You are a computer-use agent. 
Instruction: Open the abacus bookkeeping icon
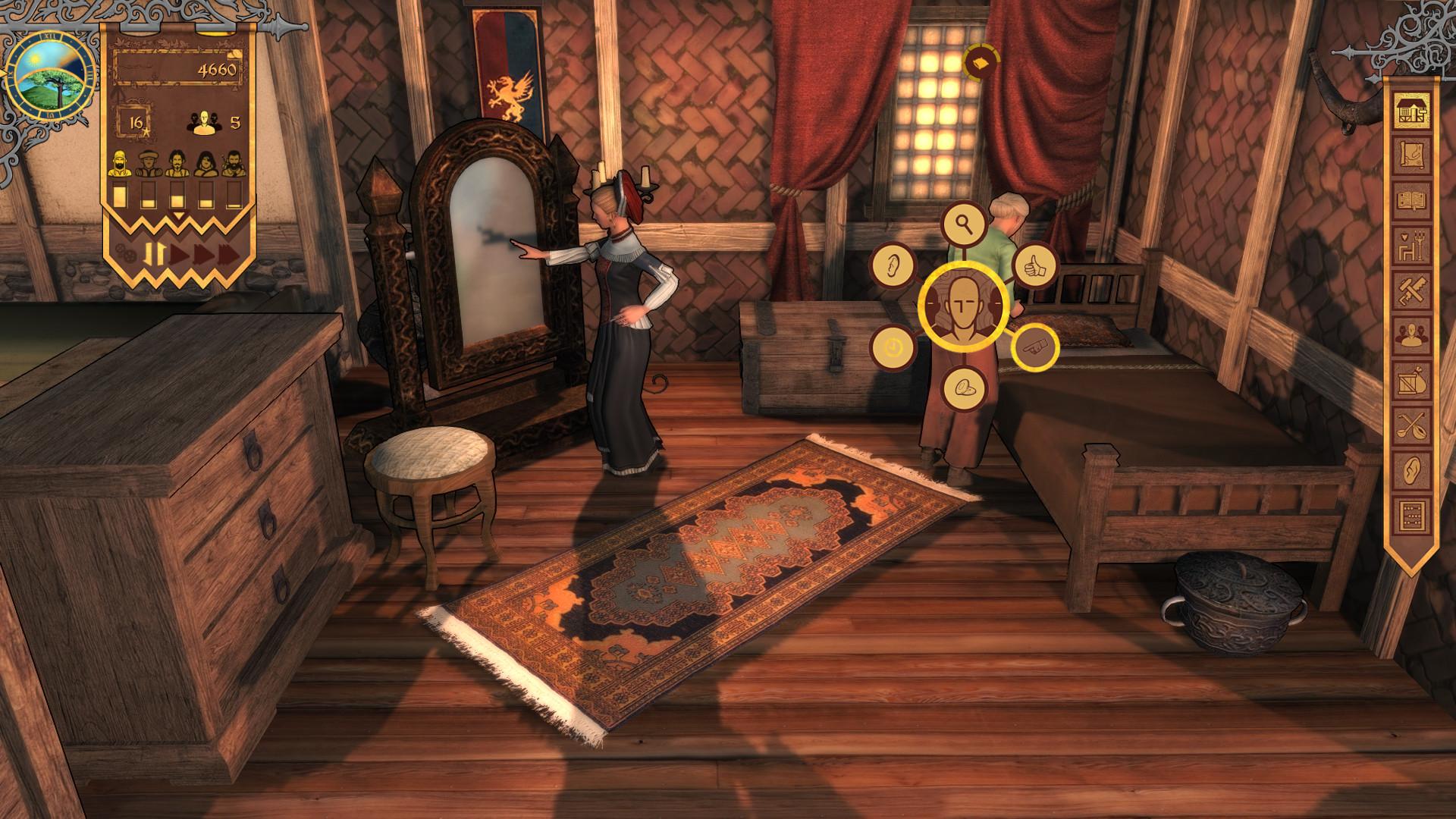(1412, 512)
